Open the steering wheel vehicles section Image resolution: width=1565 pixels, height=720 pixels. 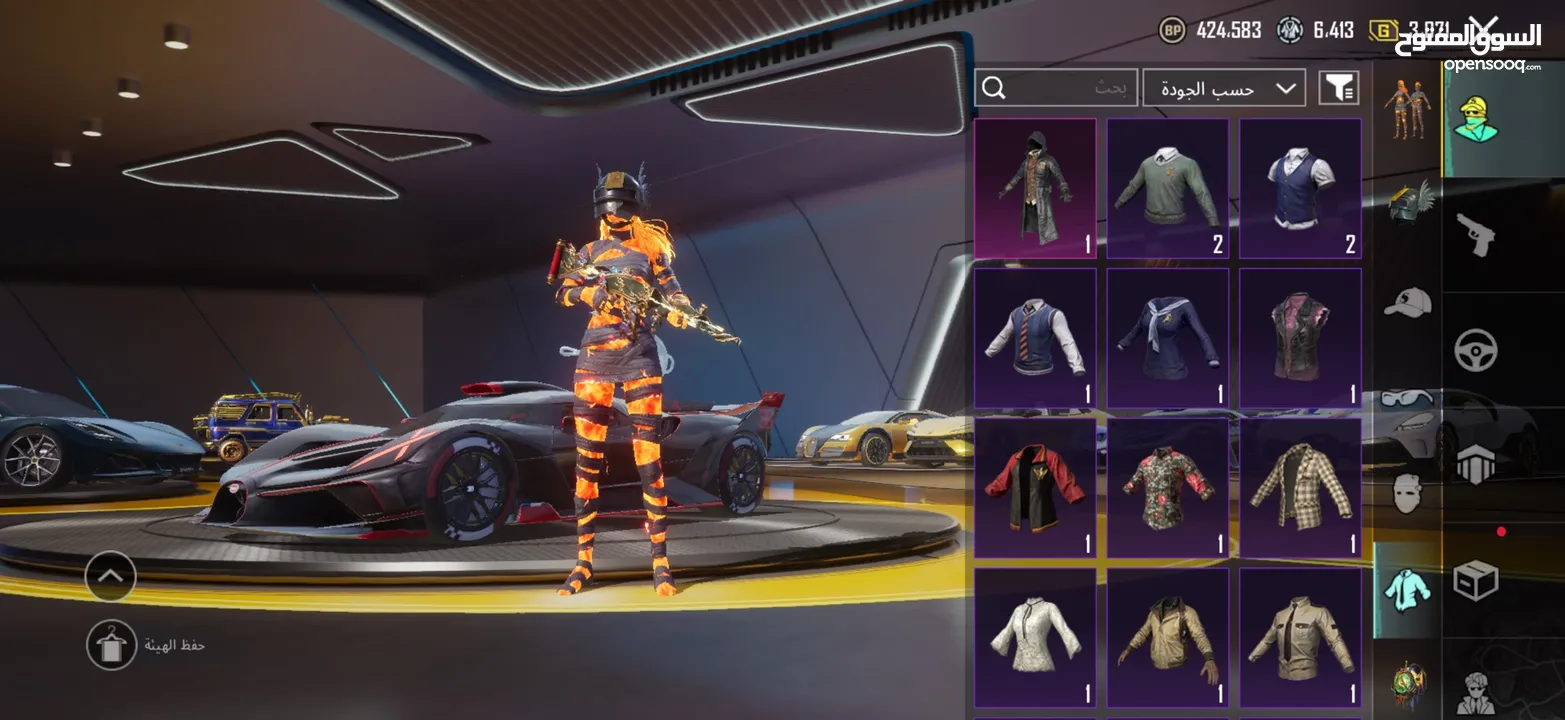1475,350
